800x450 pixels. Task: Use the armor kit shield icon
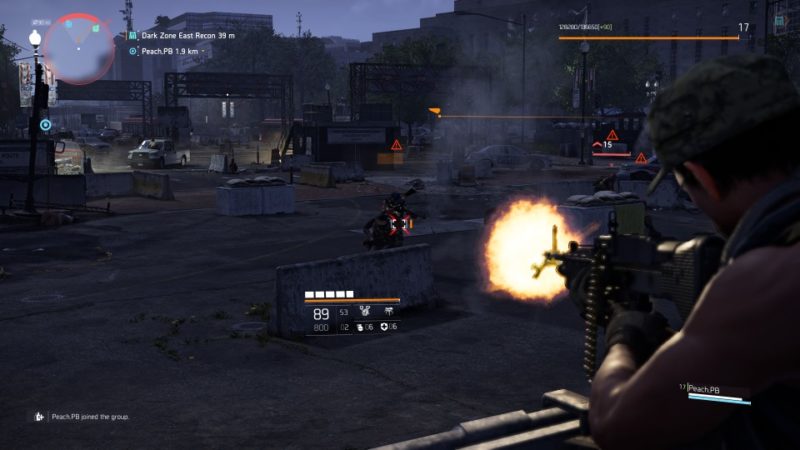[x=384, y=327]
